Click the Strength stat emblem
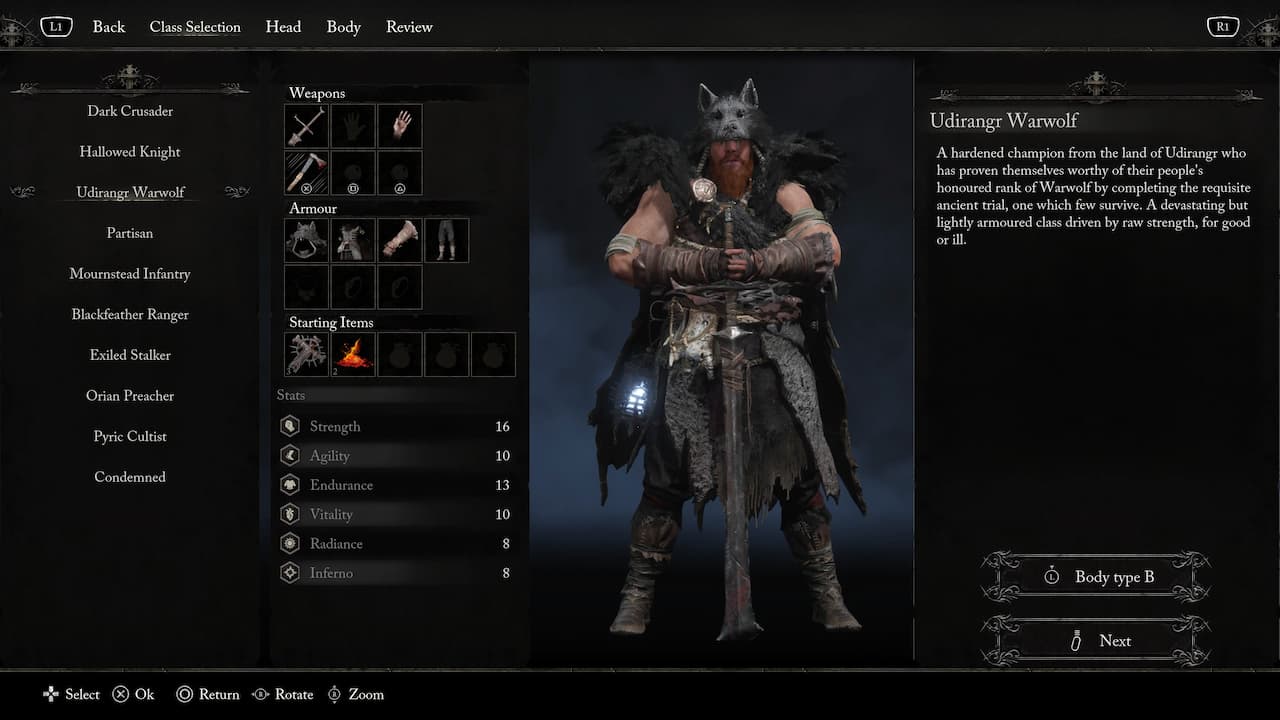Screen dimensions: 1280x720 290,425
